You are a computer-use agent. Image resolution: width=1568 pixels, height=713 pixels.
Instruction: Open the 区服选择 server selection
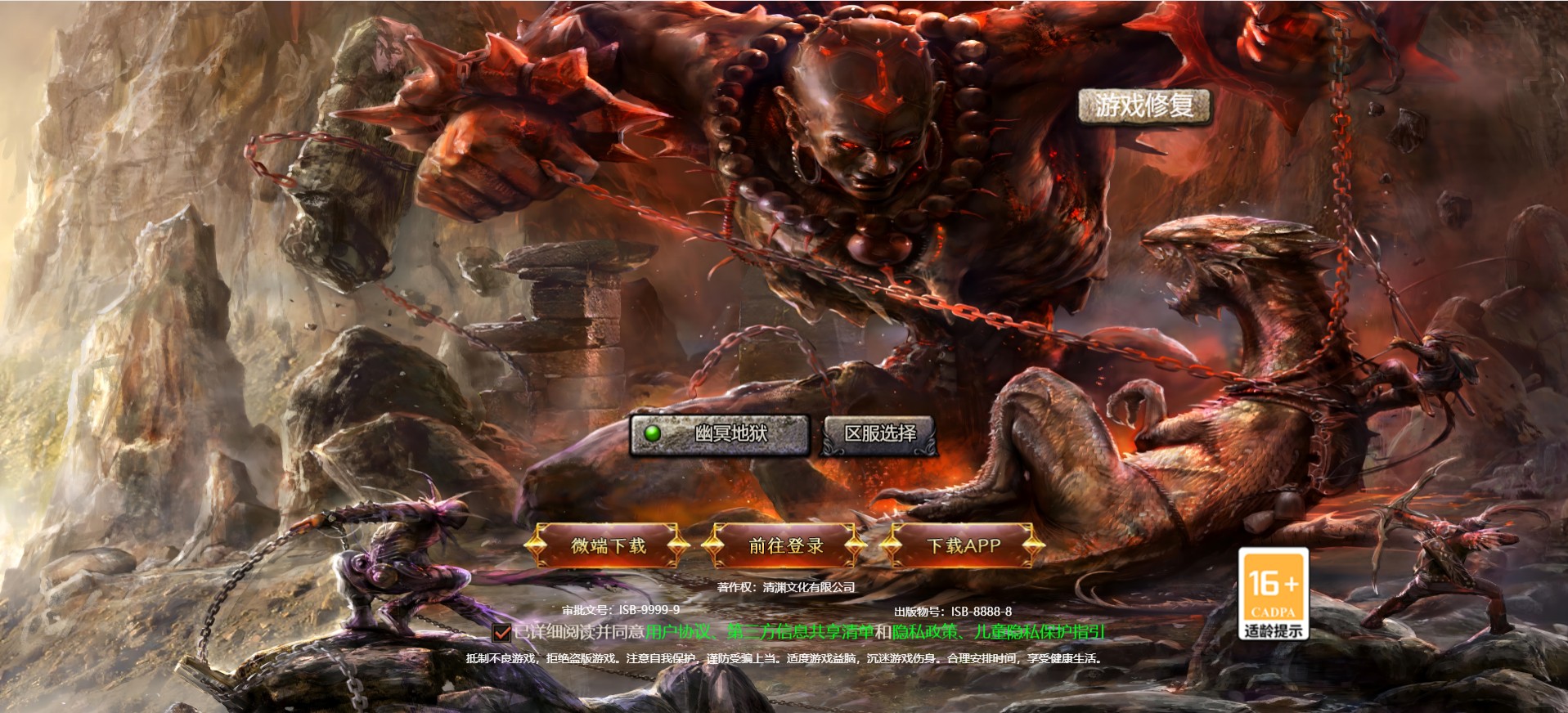coord(879,433)
